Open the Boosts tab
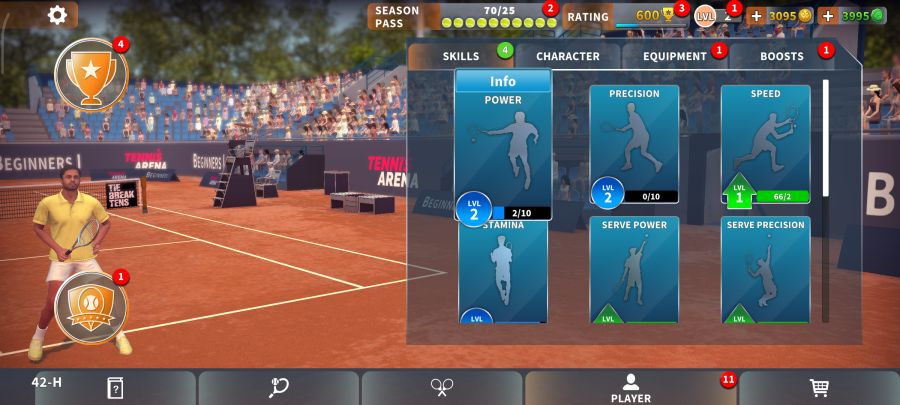 (x=781, y=56)
